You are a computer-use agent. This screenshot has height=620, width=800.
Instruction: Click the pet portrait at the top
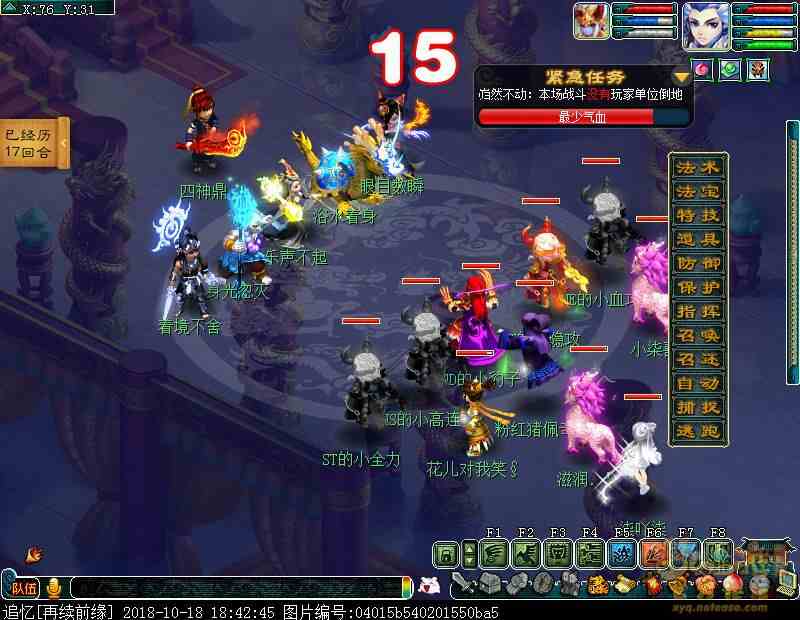click(x=590, y=21)
